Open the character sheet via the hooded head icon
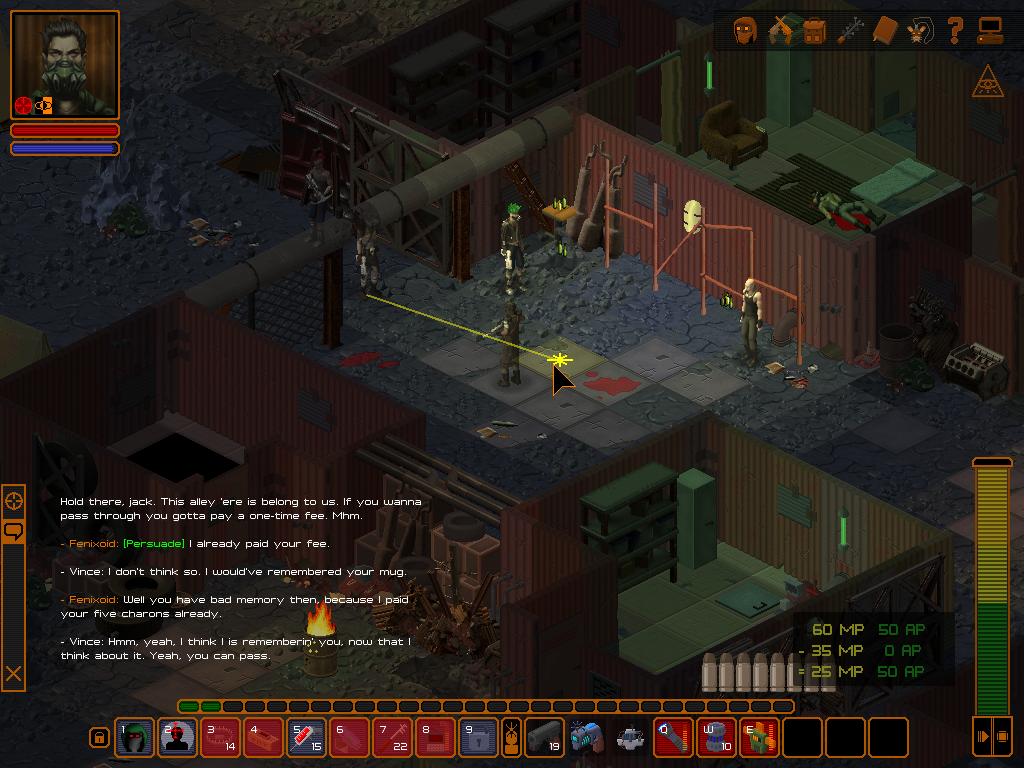This screenshot has height=768, width=1024. [x=745, y=31]
